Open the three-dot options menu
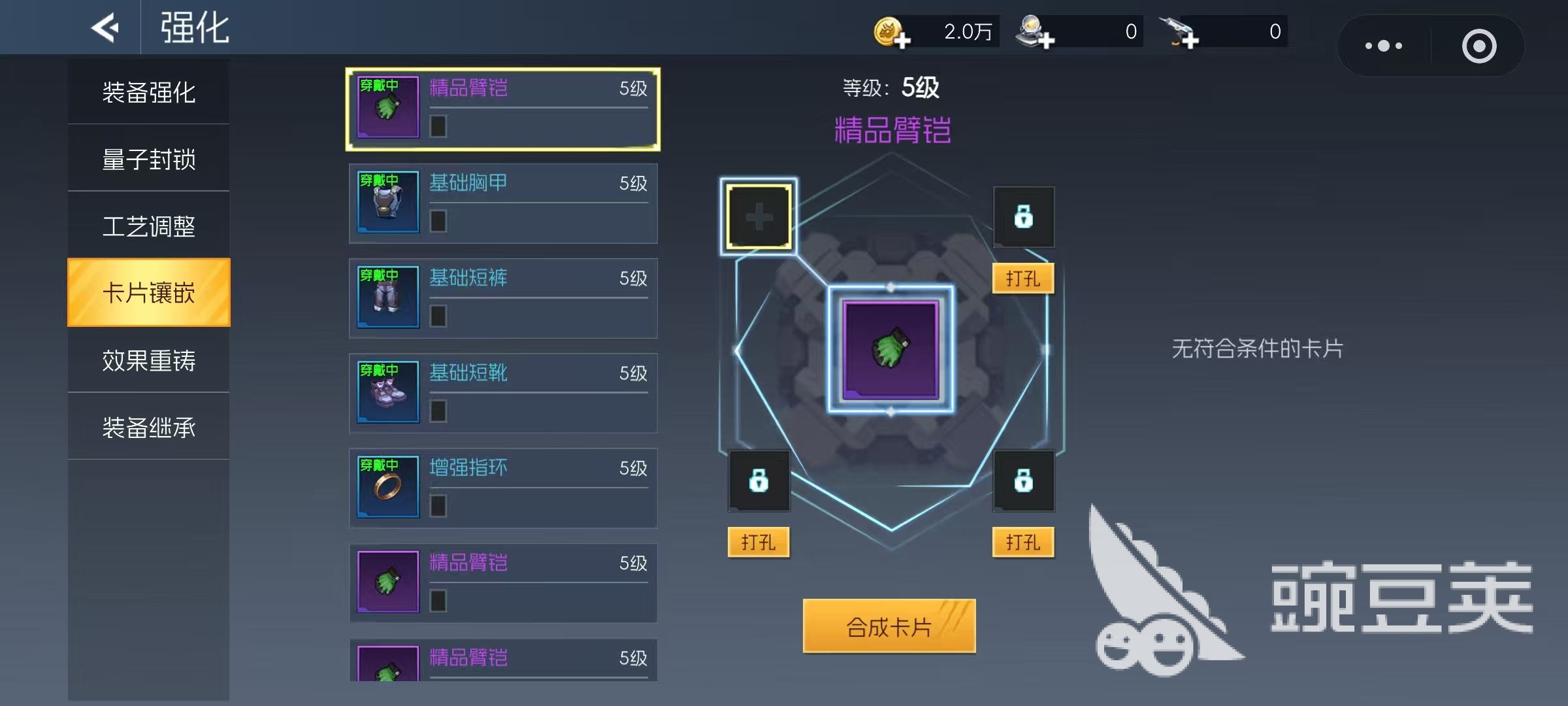 (1384, 45)
